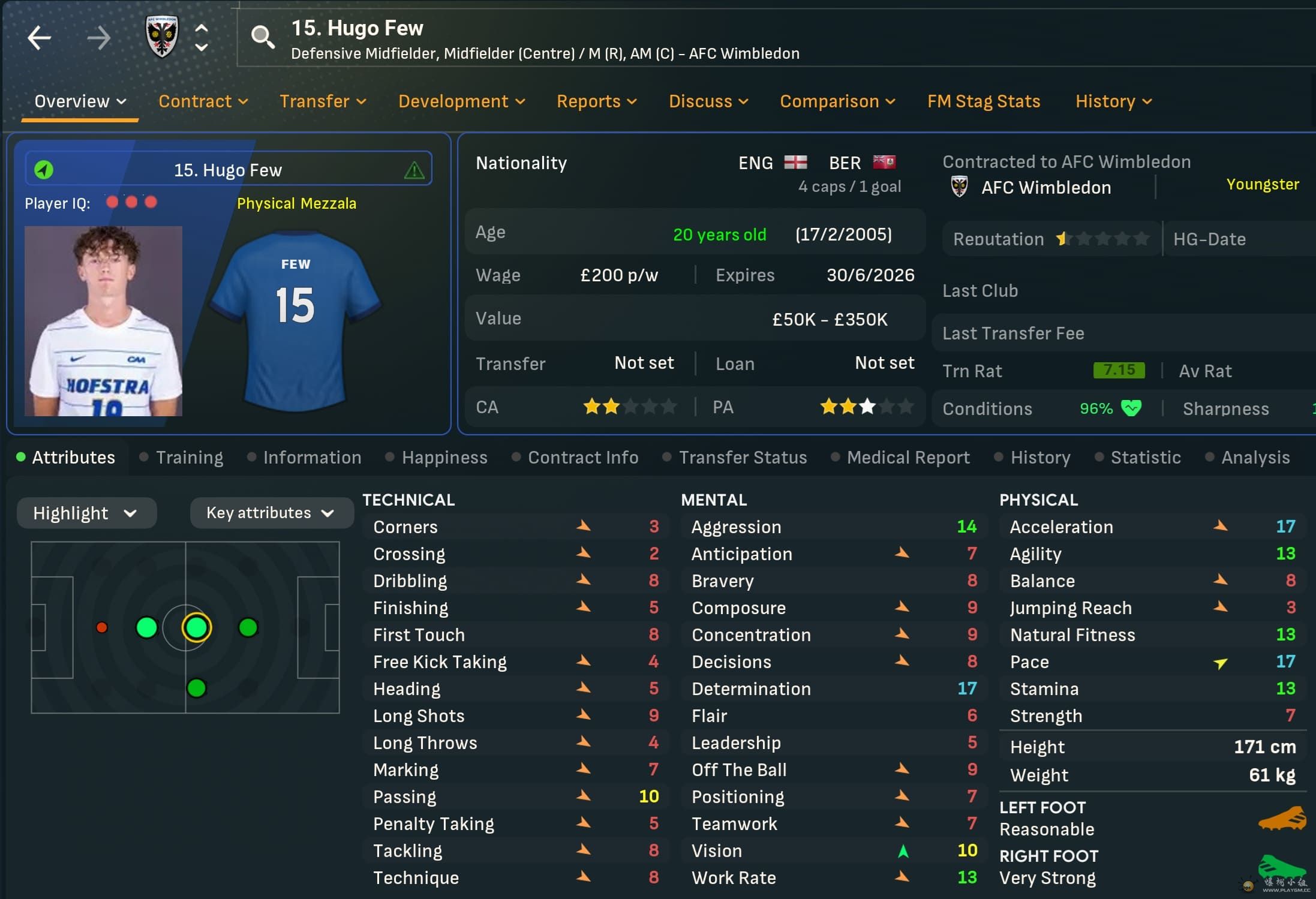Click the AFC Wimbledon club link
This screenshot has height=899, width=1316.
(1045, 188)
